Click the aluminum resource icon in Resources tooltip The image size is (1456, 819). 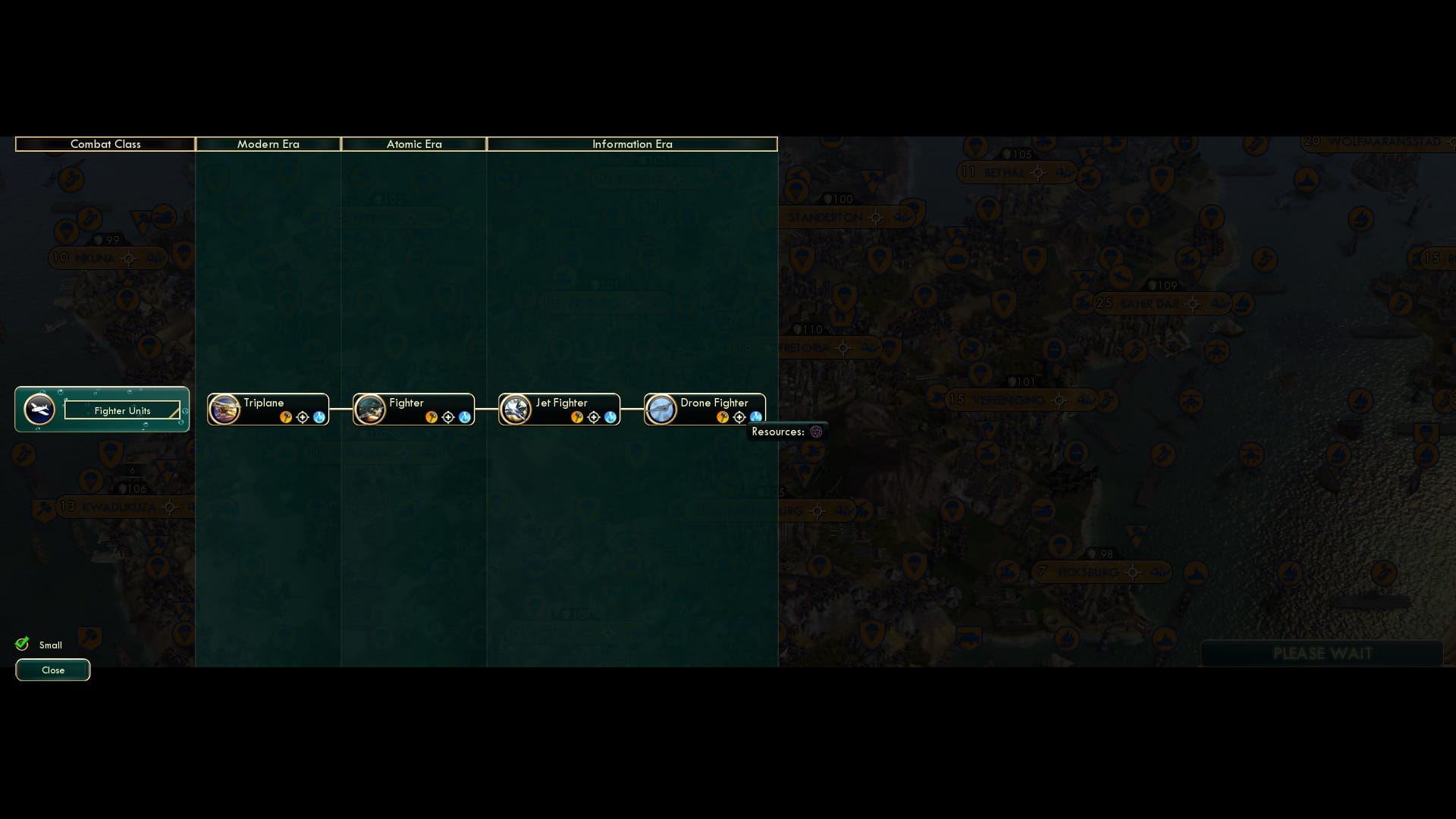(x=815, y=431)
